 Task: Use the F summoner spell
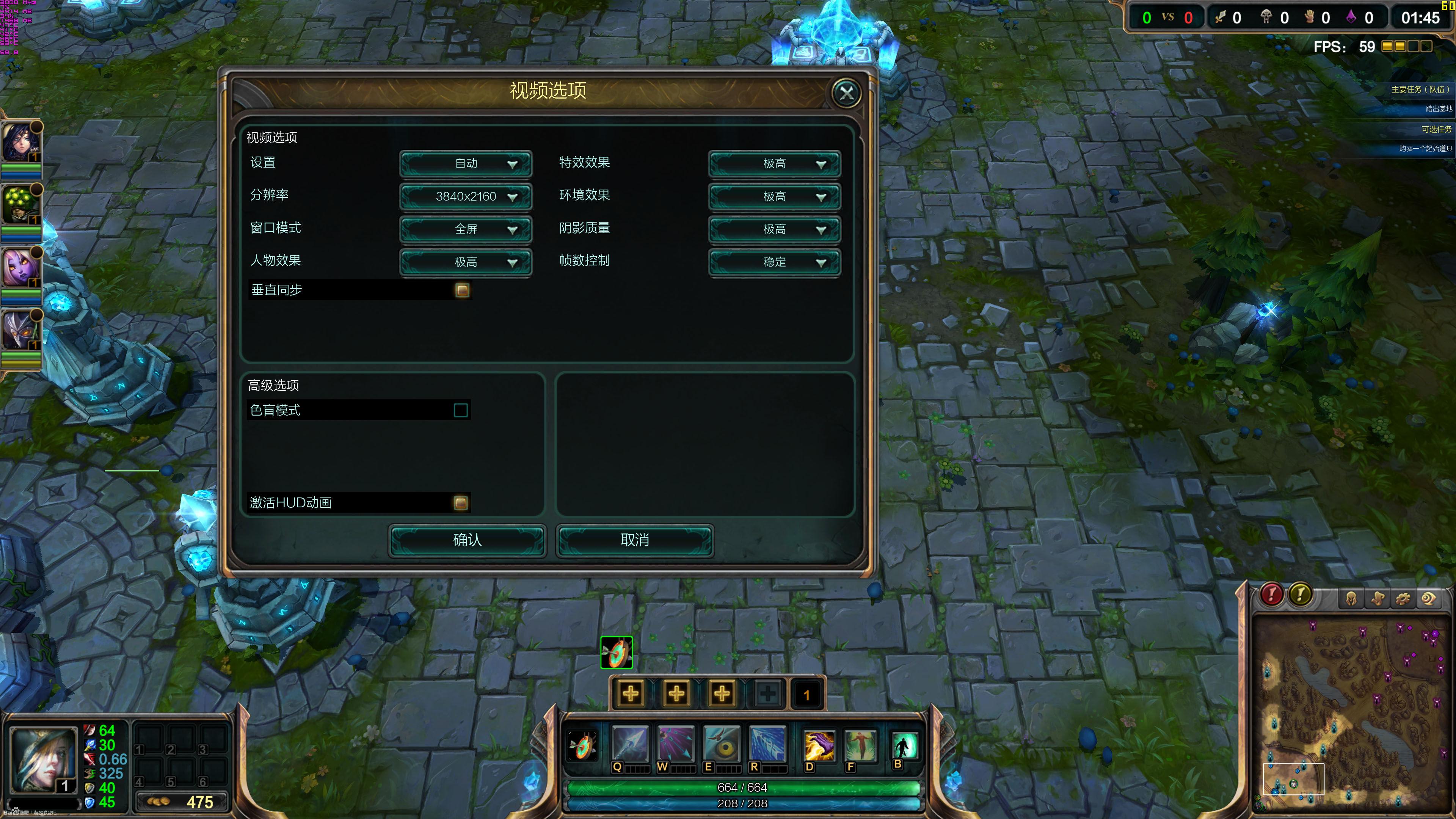860,745
